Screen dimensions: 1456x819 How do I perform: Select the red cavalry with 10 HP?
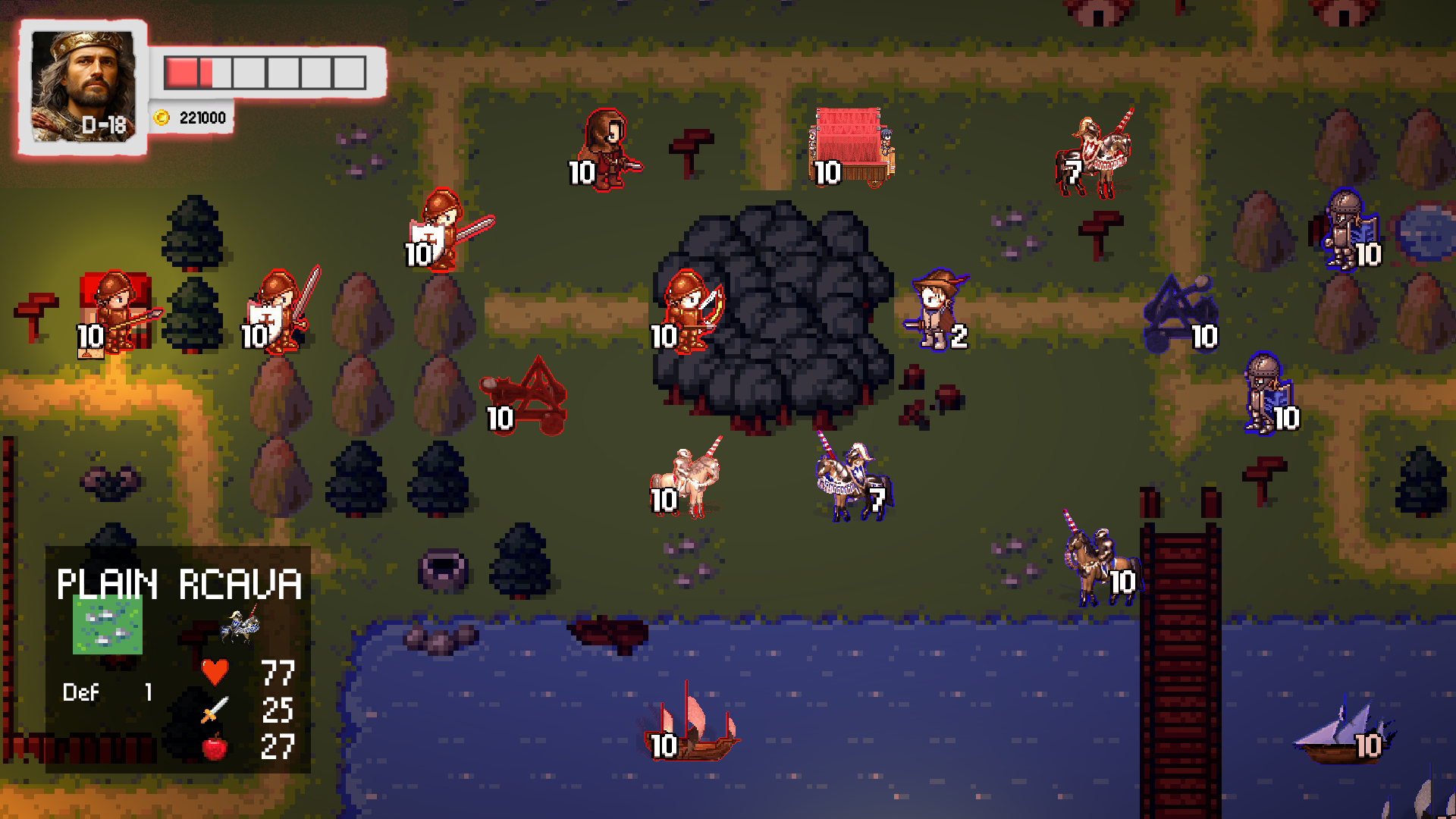687,479
